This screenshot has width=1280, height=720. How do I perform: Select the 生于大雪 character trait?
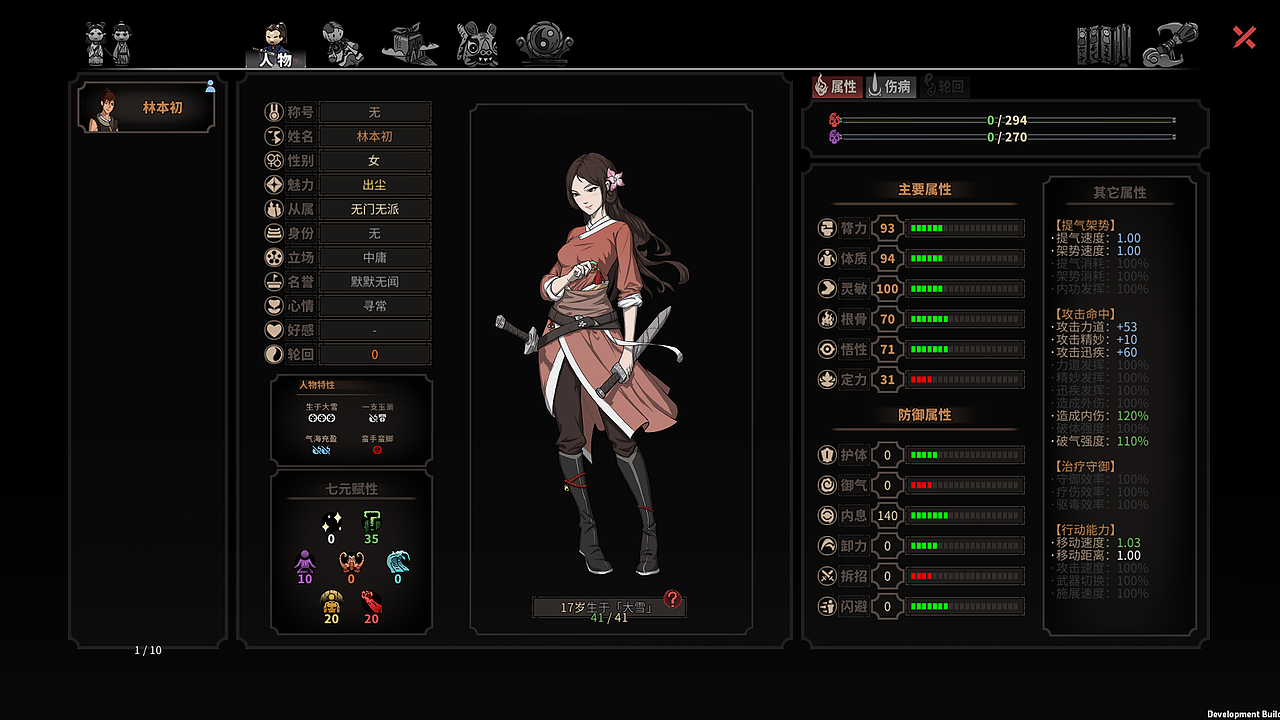click(321, 413)
